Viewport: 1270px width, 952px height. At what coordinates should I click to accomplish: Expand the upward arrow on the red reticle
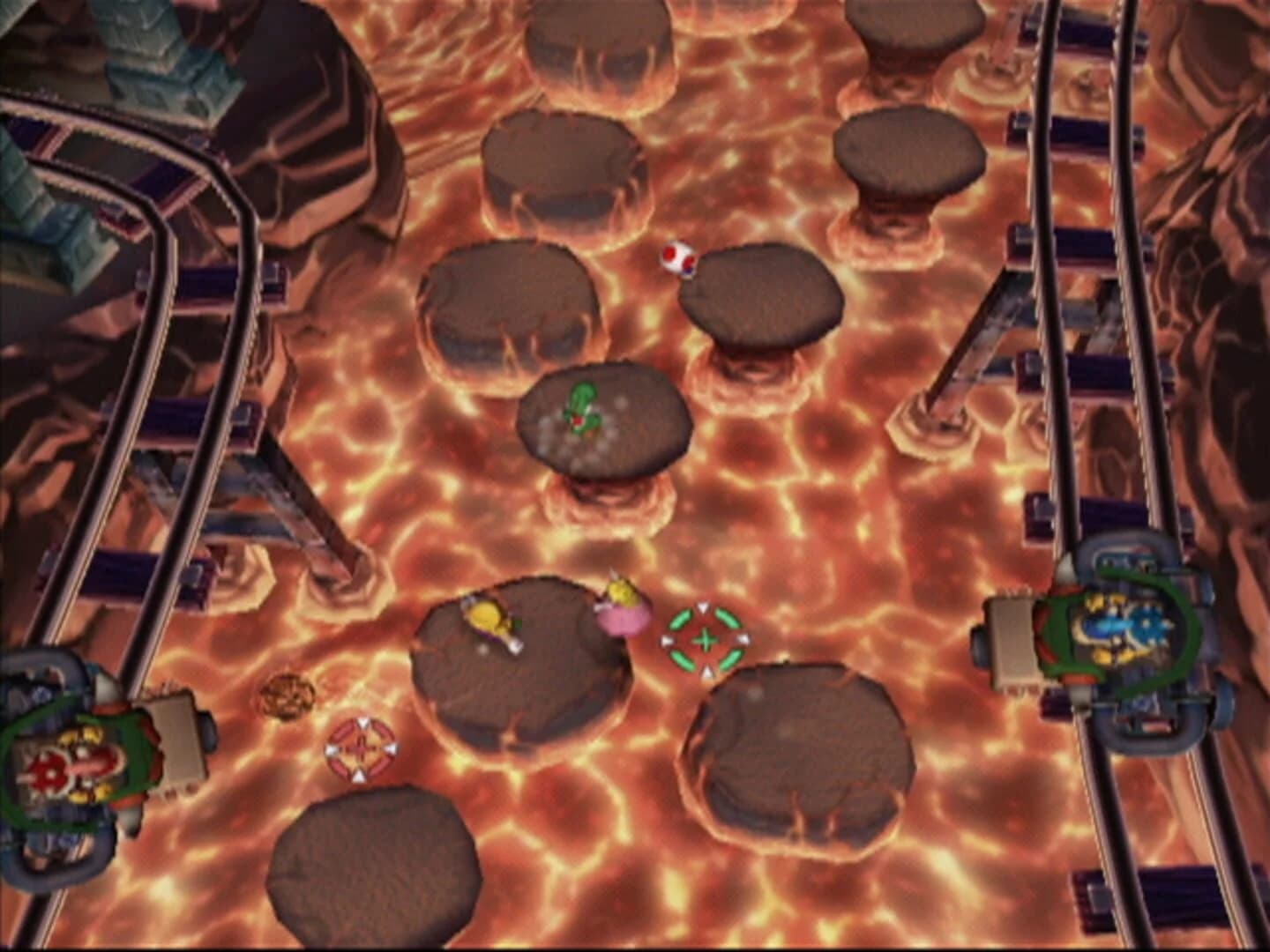tap(361, 721)
